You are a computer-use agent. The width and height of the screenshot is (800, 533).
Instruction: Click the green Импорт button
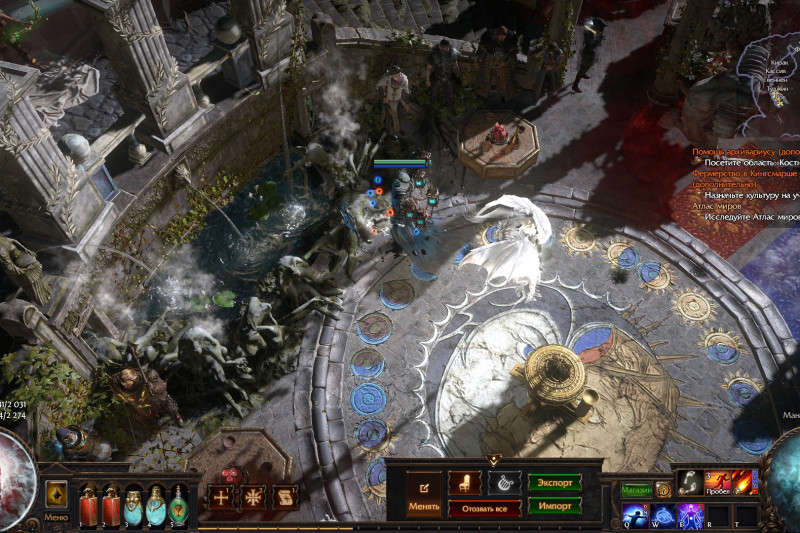pos(554,506)
